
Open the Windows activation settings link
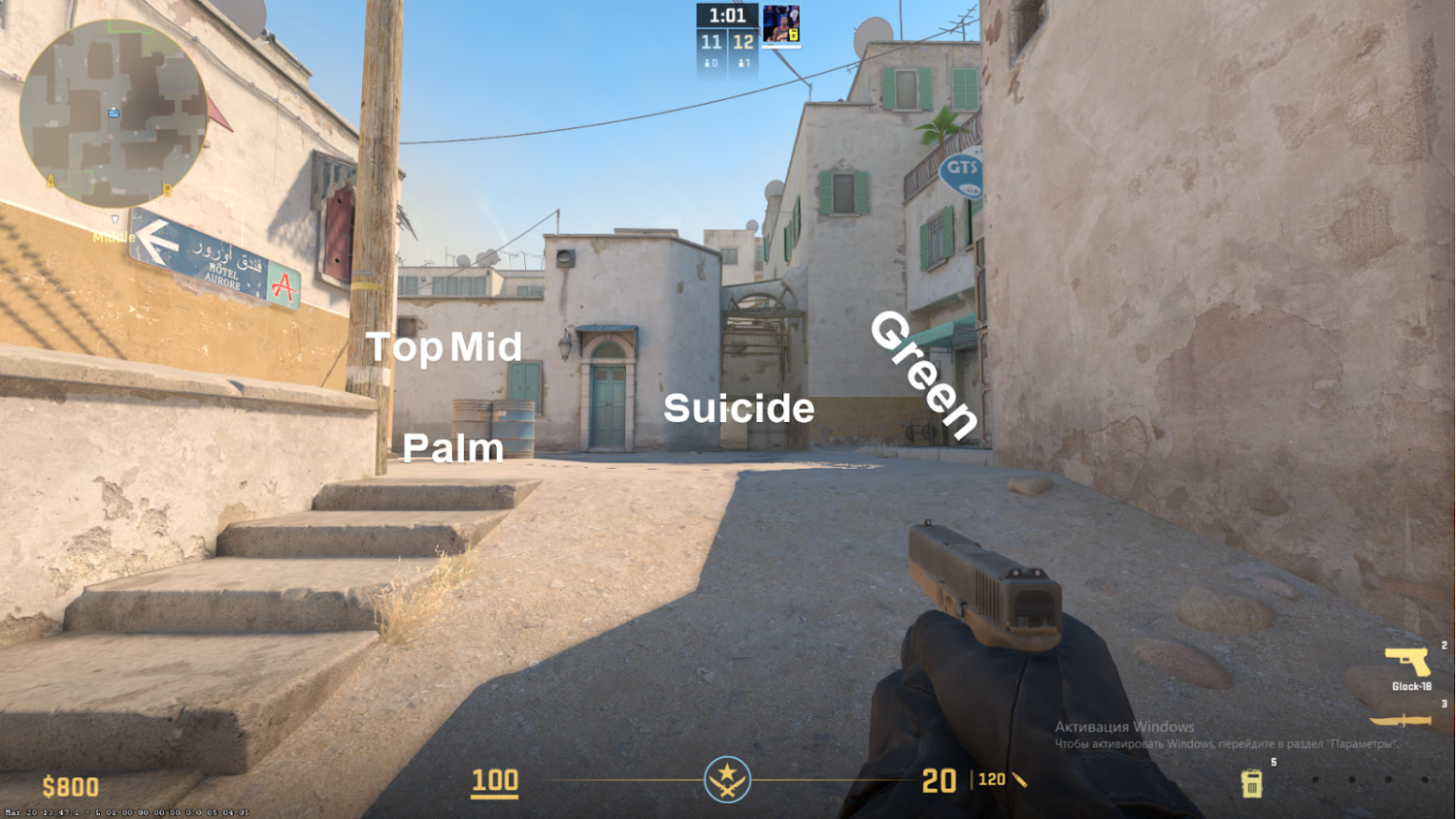point(1226,745)
